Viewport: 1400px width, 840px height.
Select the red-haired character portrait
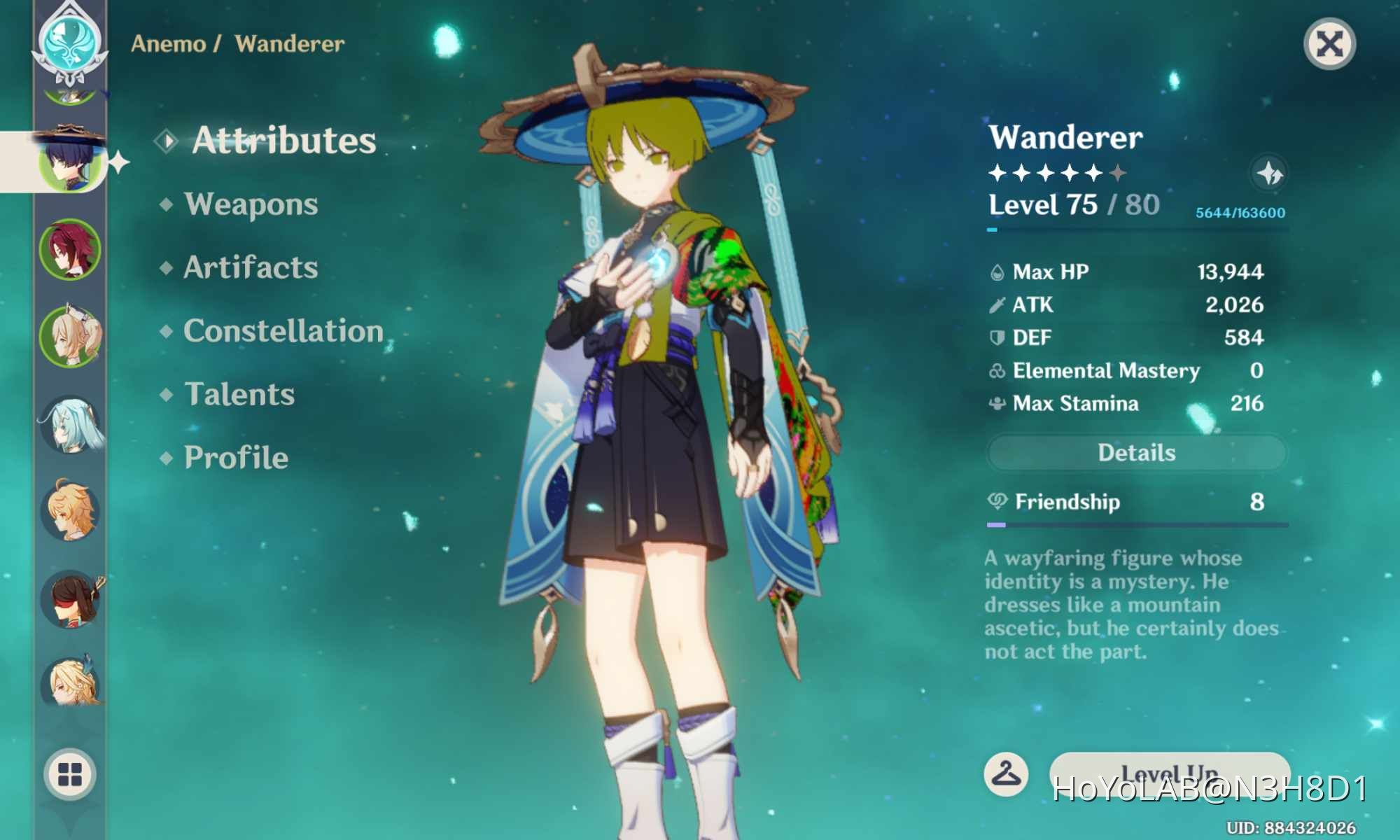point(69,249)
